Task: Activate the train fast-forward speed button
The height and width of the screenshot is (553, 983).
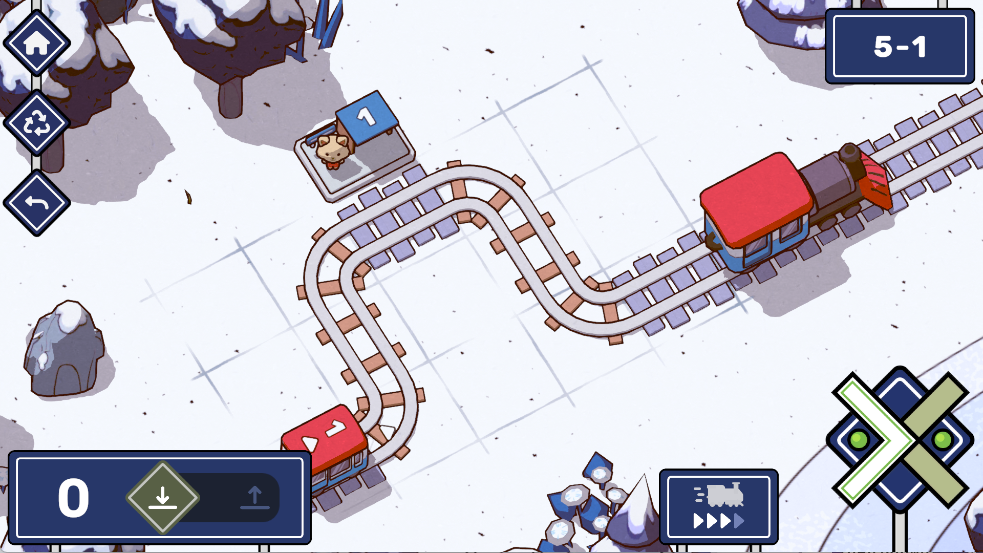Action: click(x=718, y=506)
